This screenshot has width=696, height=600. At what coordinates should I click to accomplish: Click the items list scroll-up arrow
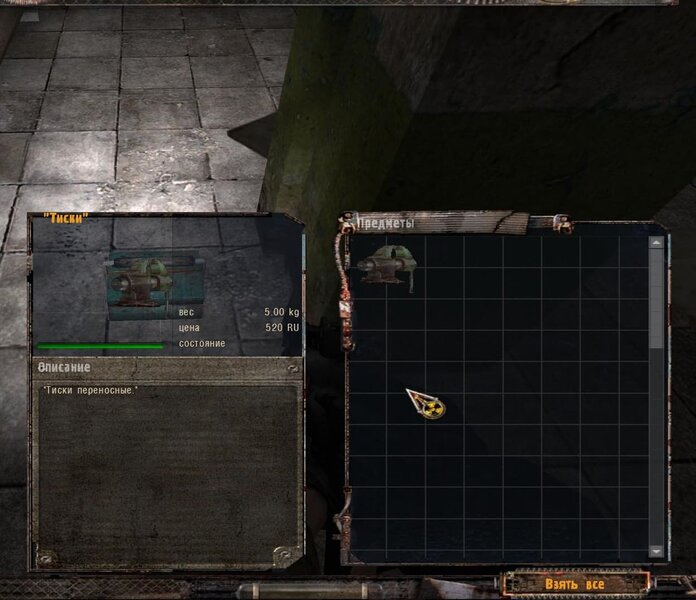coord(656,241)
